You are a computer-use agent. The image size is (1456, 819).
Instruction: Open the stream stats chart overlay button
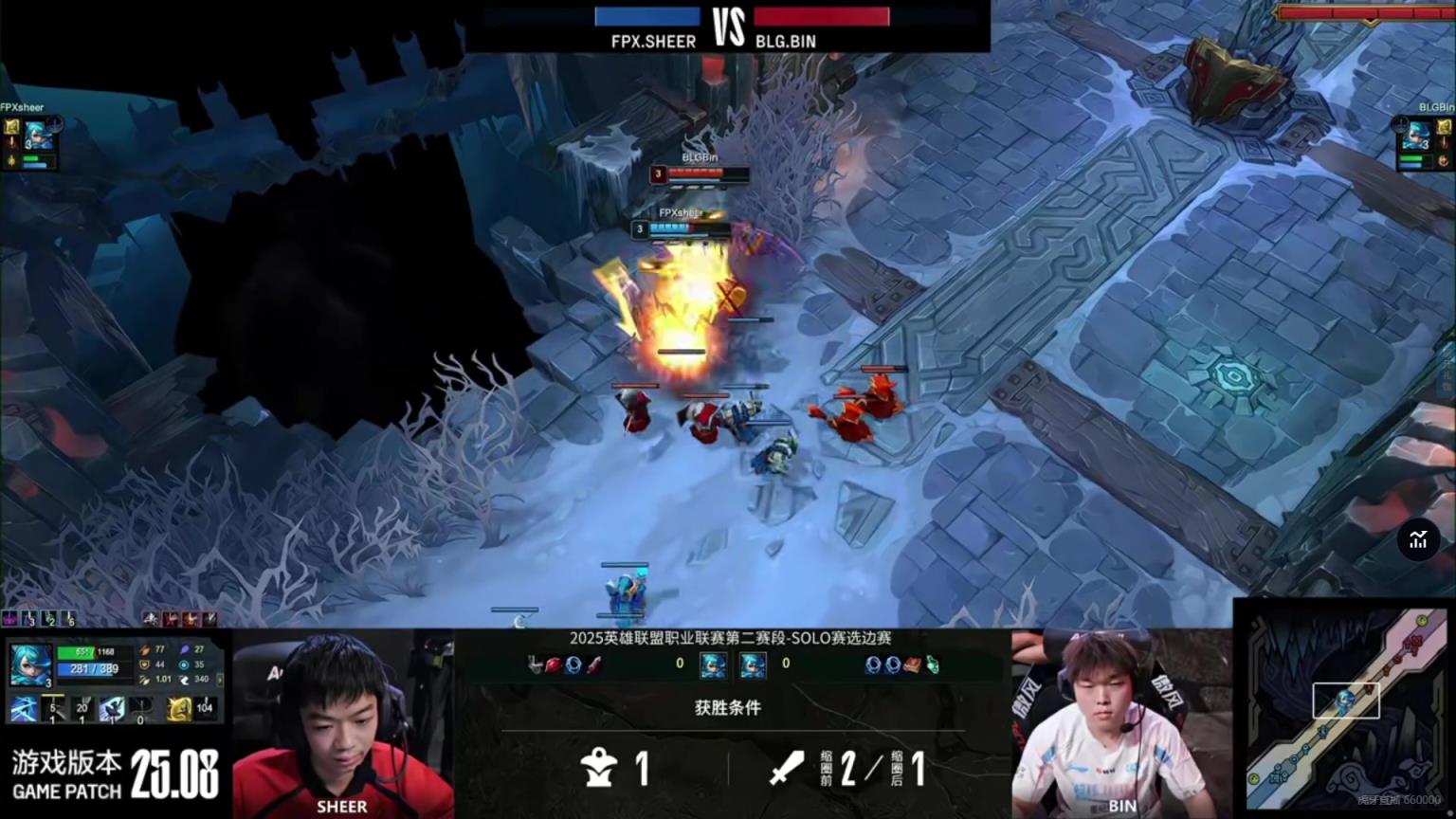(x=1418, y=540)
